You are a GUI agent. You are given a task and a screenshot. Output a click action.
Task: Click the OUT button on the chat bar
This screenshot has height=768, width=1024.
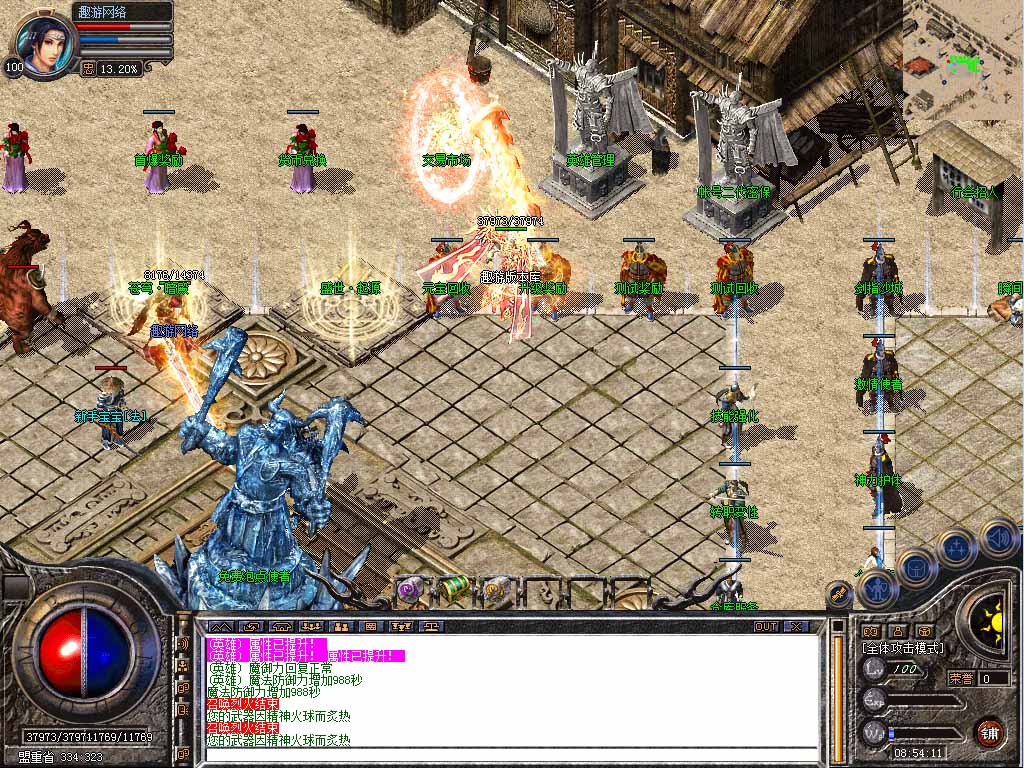point(765,626)
